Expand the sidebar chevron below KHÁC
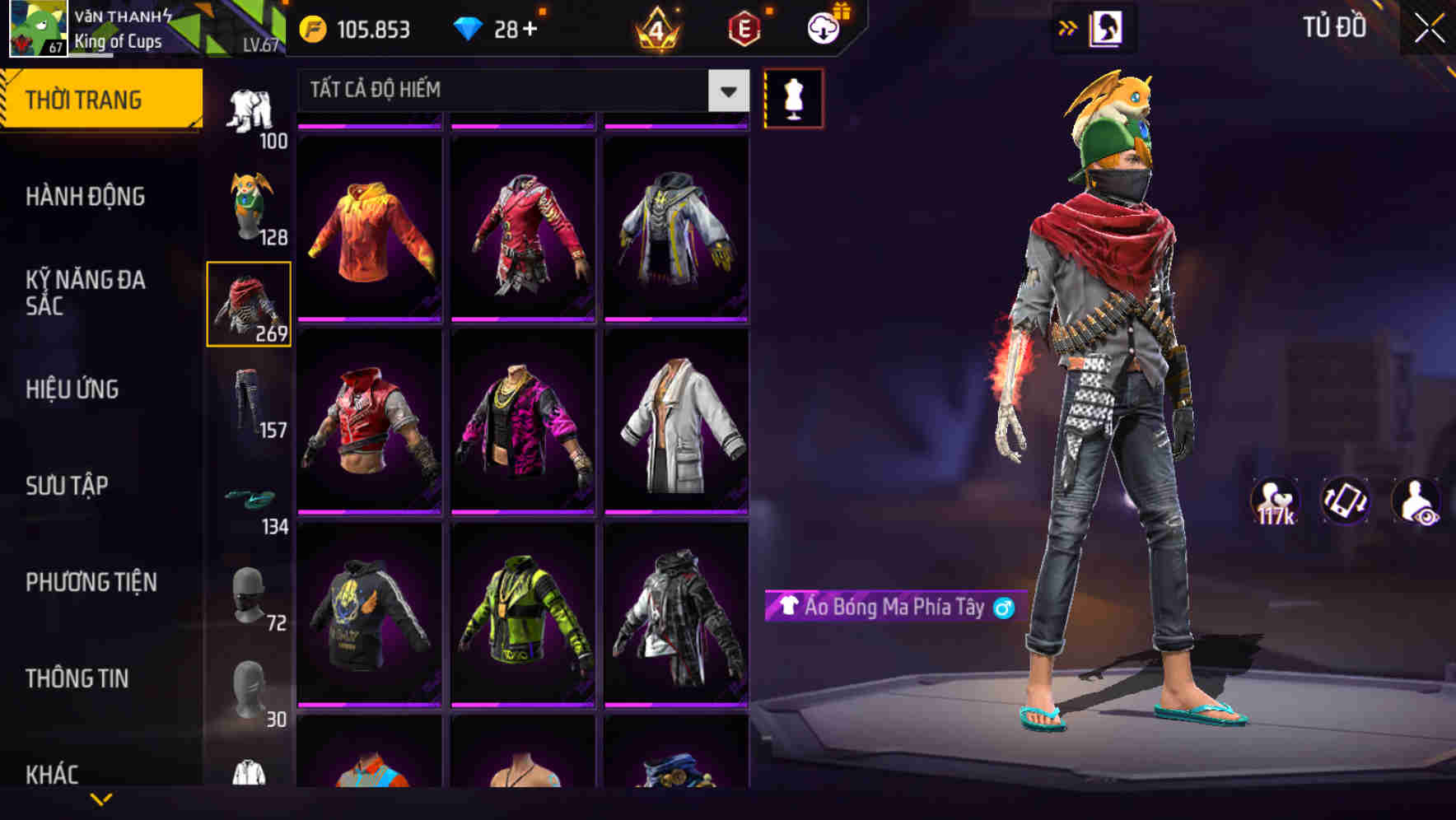The image size is (1456, 820). (100, 797)
